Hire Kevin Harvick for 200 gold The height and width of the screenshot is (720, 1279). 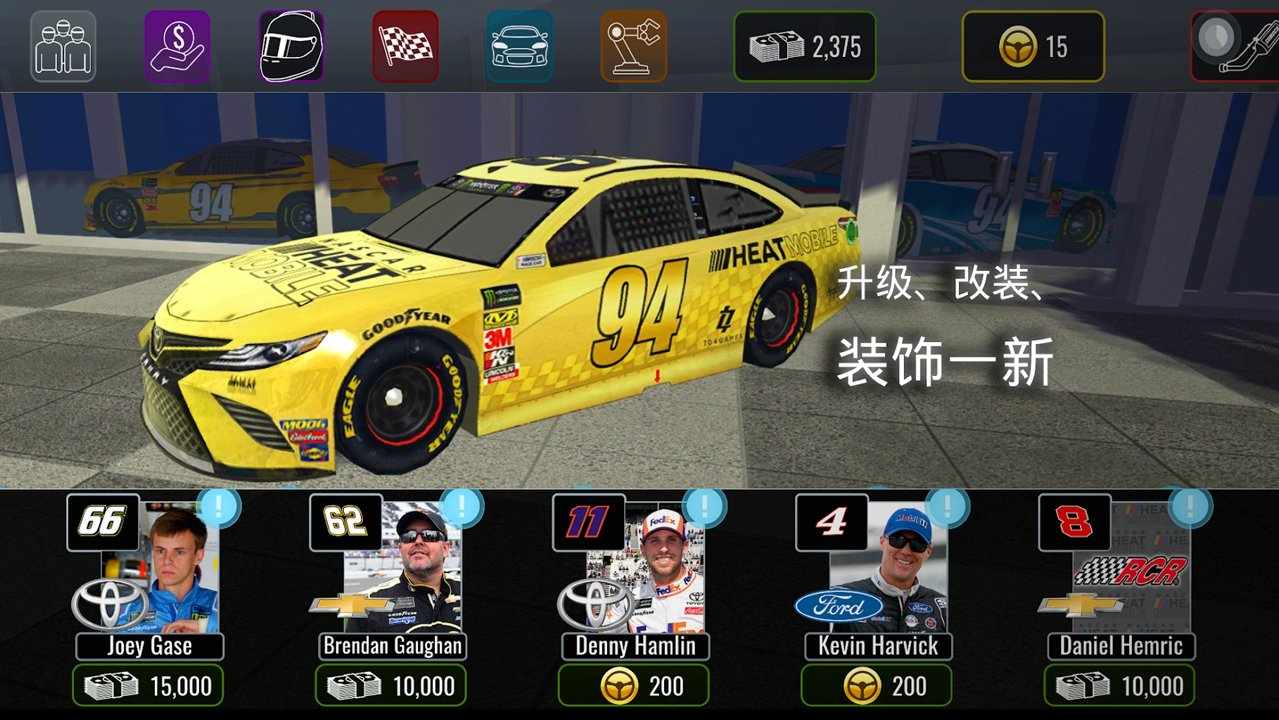(877, 686)
